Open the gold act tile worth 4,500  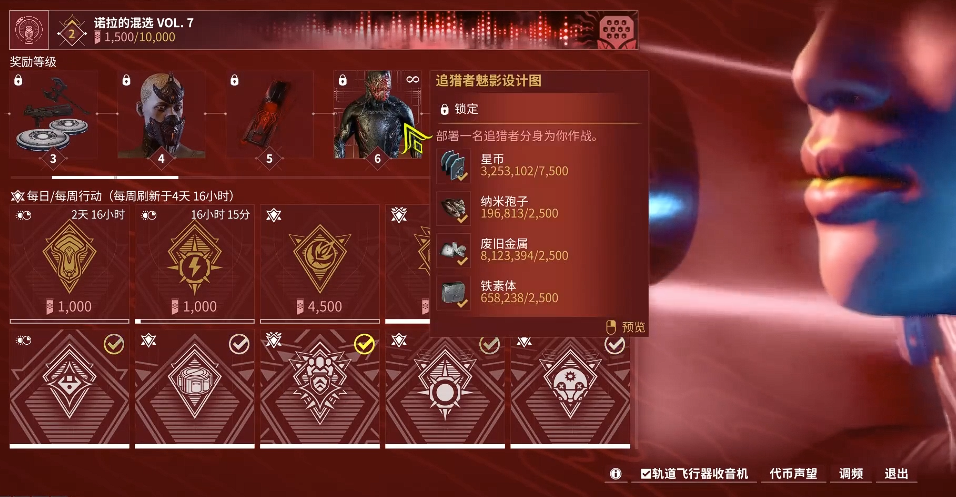tap(320, 262)
